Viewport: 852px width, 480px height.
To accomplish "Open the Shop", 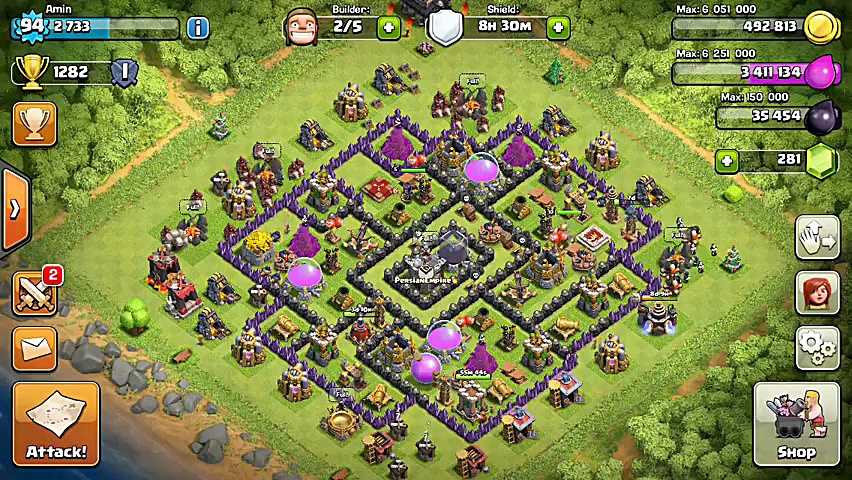I will [796, 424].
